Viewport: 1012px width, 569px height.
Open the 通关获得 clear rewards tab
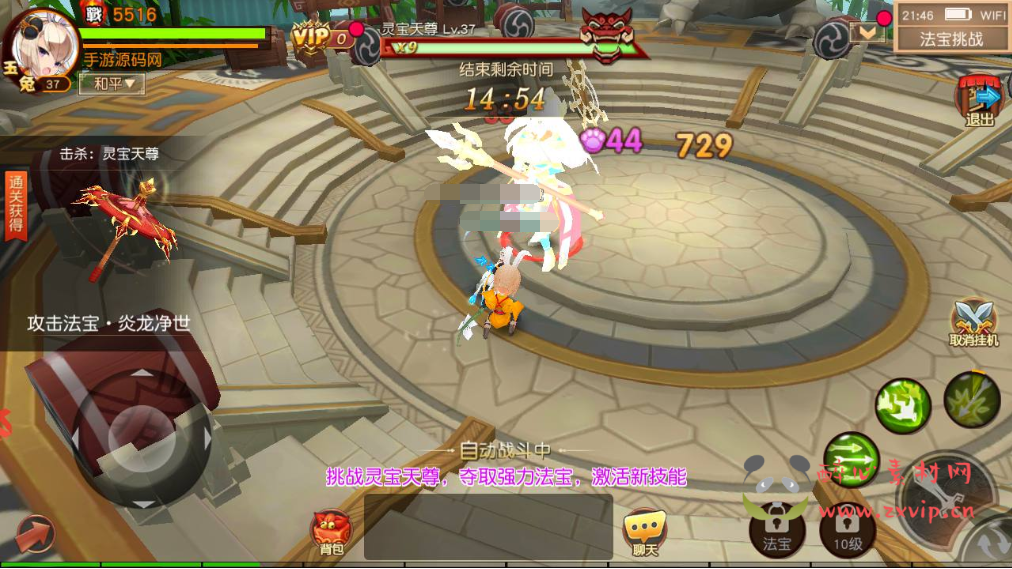pos(15,204)
